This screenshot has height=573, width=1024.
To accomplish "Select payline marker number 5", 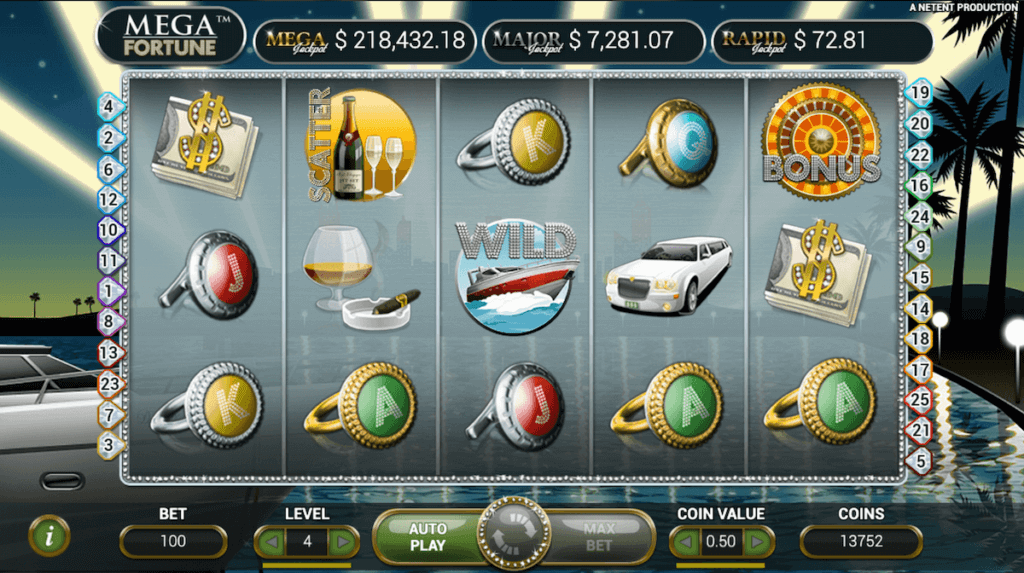I will click(918, 461).
